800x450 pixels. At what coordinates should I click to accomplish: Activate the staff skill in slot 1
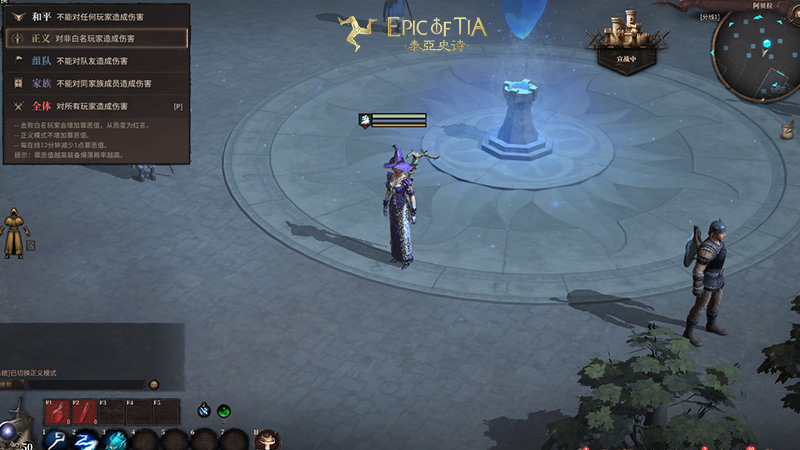[x=56, y=439]
